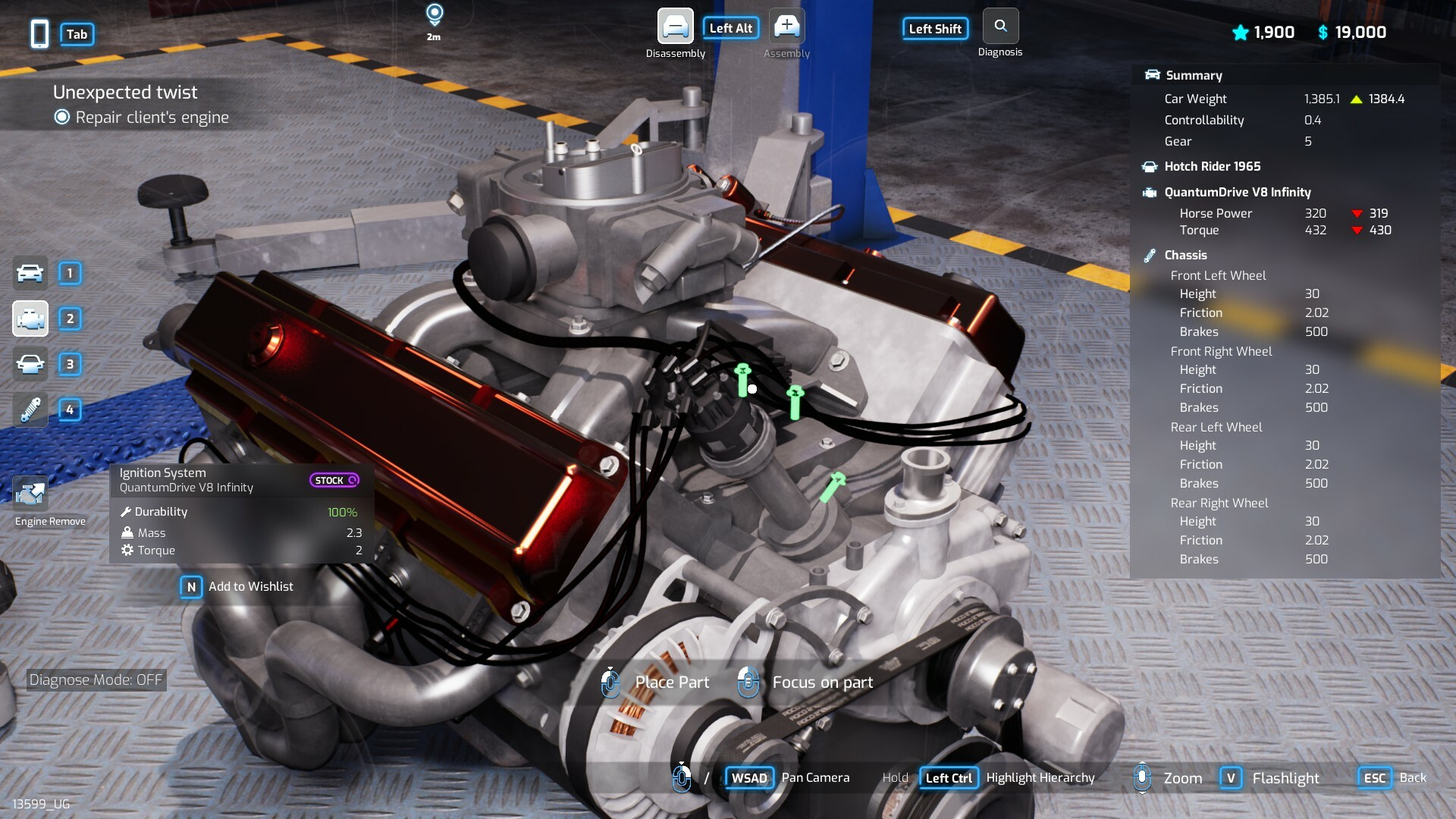Select the suspension shock absorber icon in slot 4
The width and height of the screenshot is (1456, 819).
[x=30, y=410]
